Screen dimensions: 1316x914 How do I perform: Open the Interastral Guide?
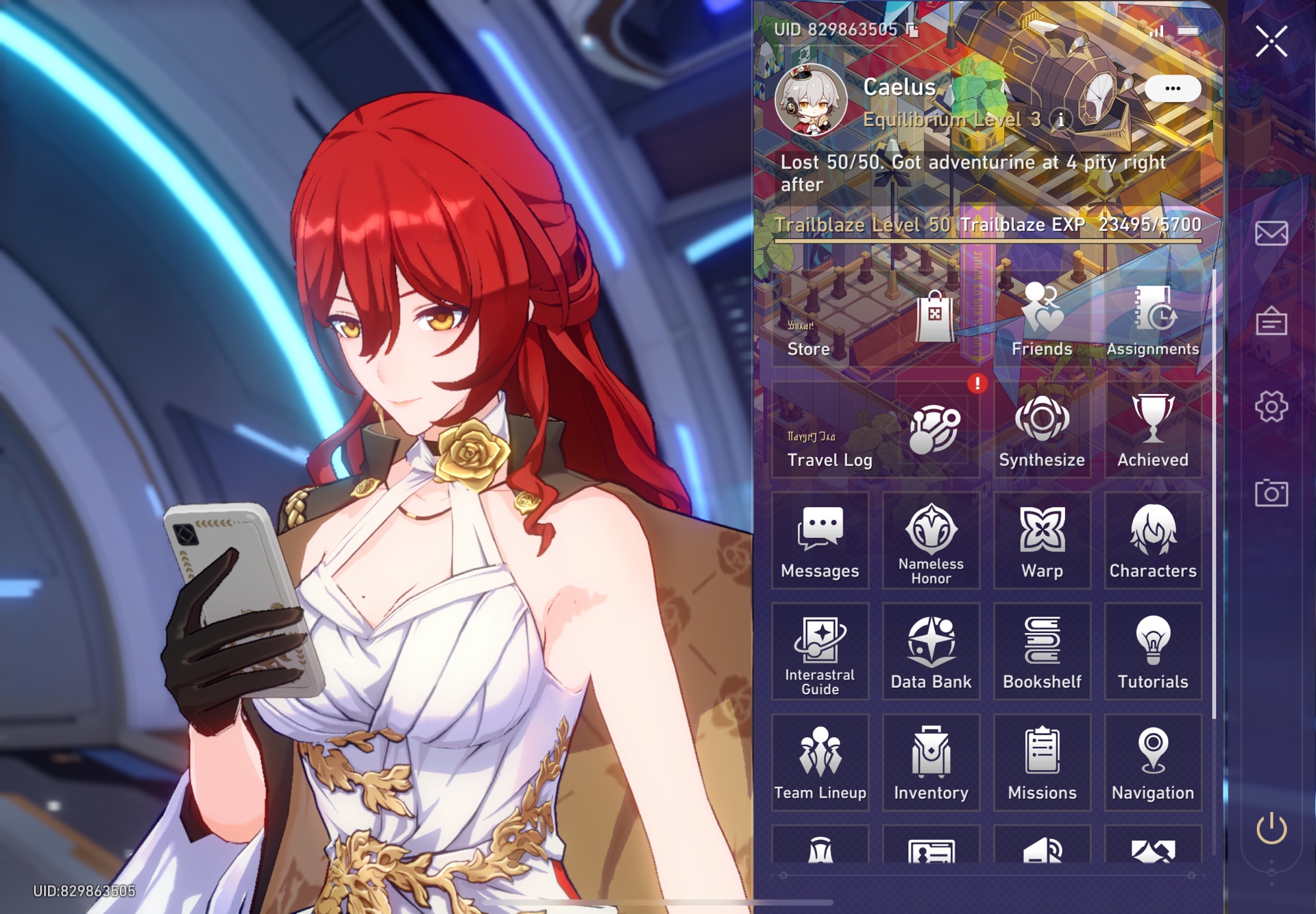pyautogui.click(x=820, y=651)
